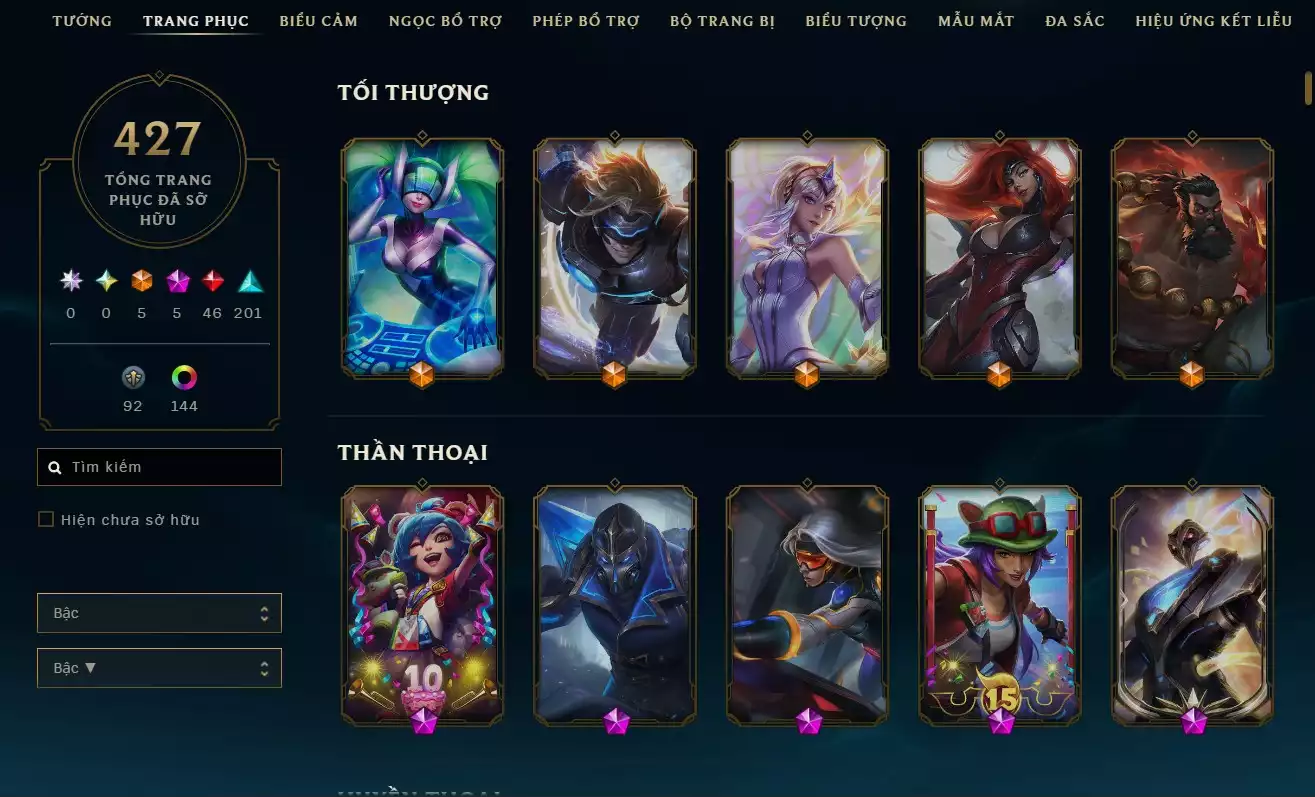Image resolution: width=1315 pixels, height=797 pixels.
Task: Select the Hiệu Ứng Kết Liễu tab
Action: [1213, 21]
